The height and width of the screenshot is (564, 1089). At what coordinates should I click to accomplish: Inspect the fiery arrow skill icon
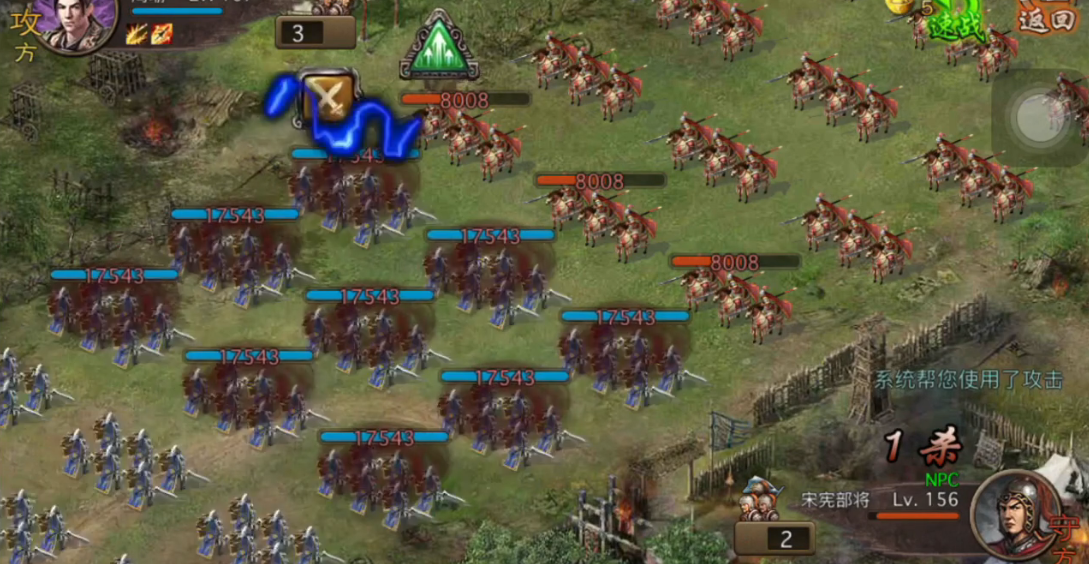pyautogui.click(x=162, y=35)
